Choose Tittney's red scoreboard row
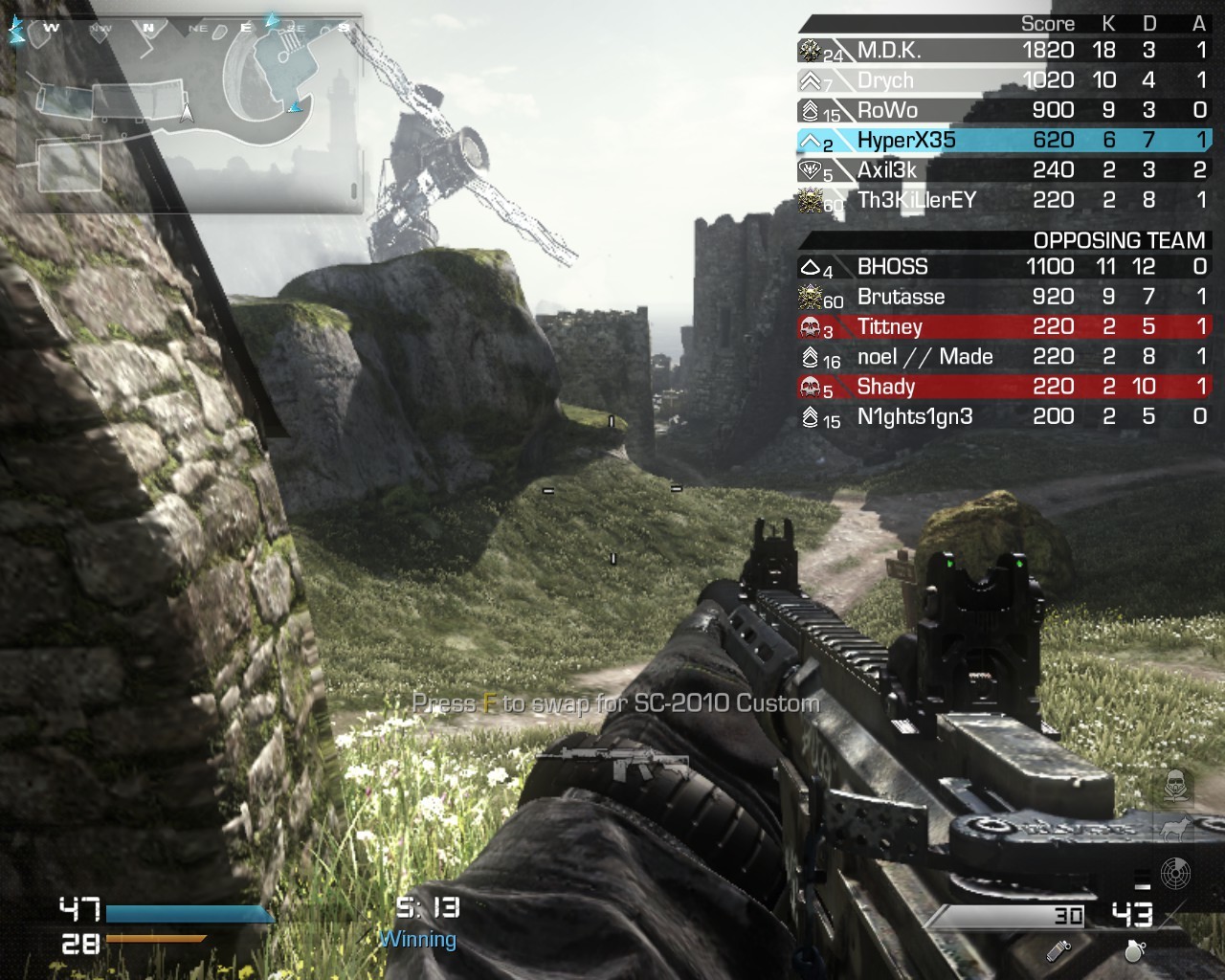This screenshot has height=980, width=1225. (x=1004, y=327)
